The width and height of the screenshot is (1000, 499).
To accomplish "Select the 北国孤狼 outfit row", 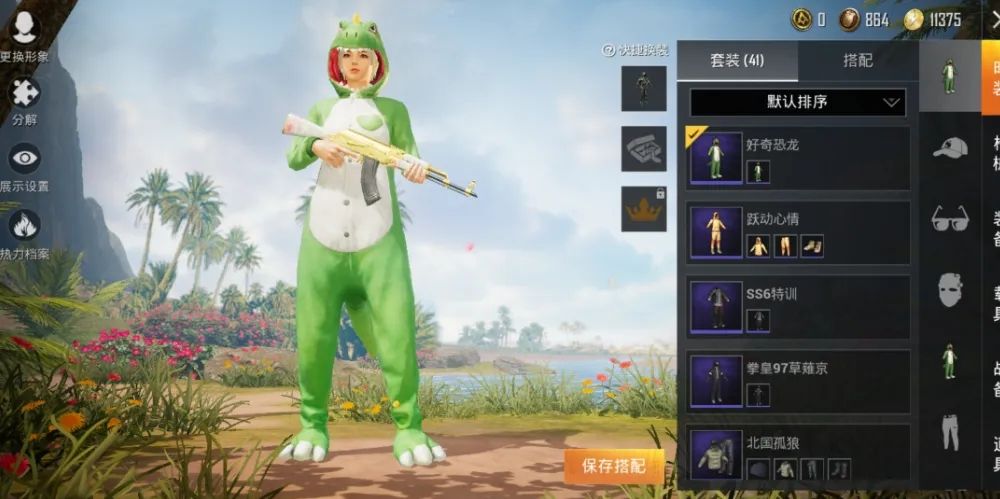I will coord(797,455).
